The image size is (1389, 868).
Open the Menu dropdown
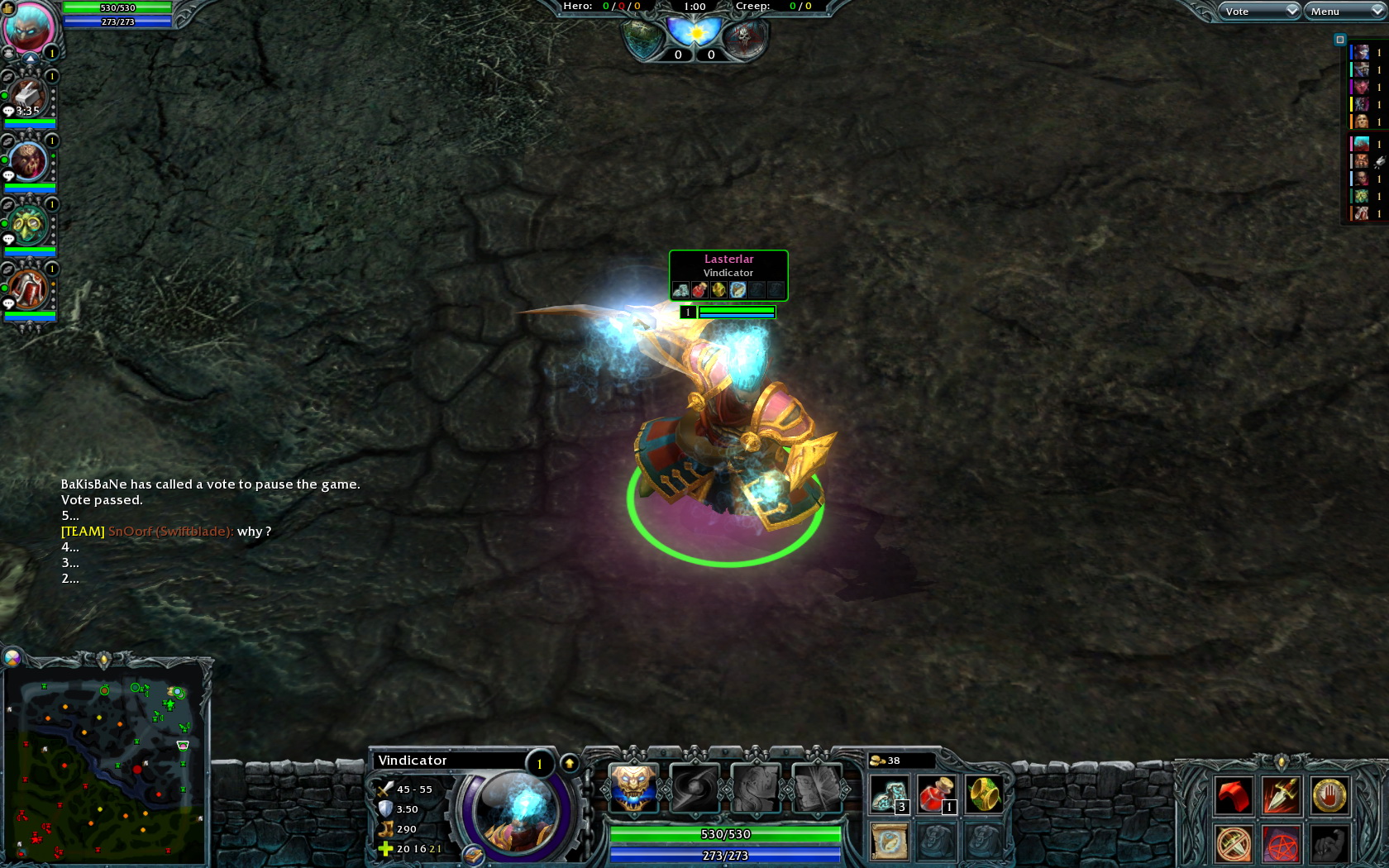point(1344,11)
